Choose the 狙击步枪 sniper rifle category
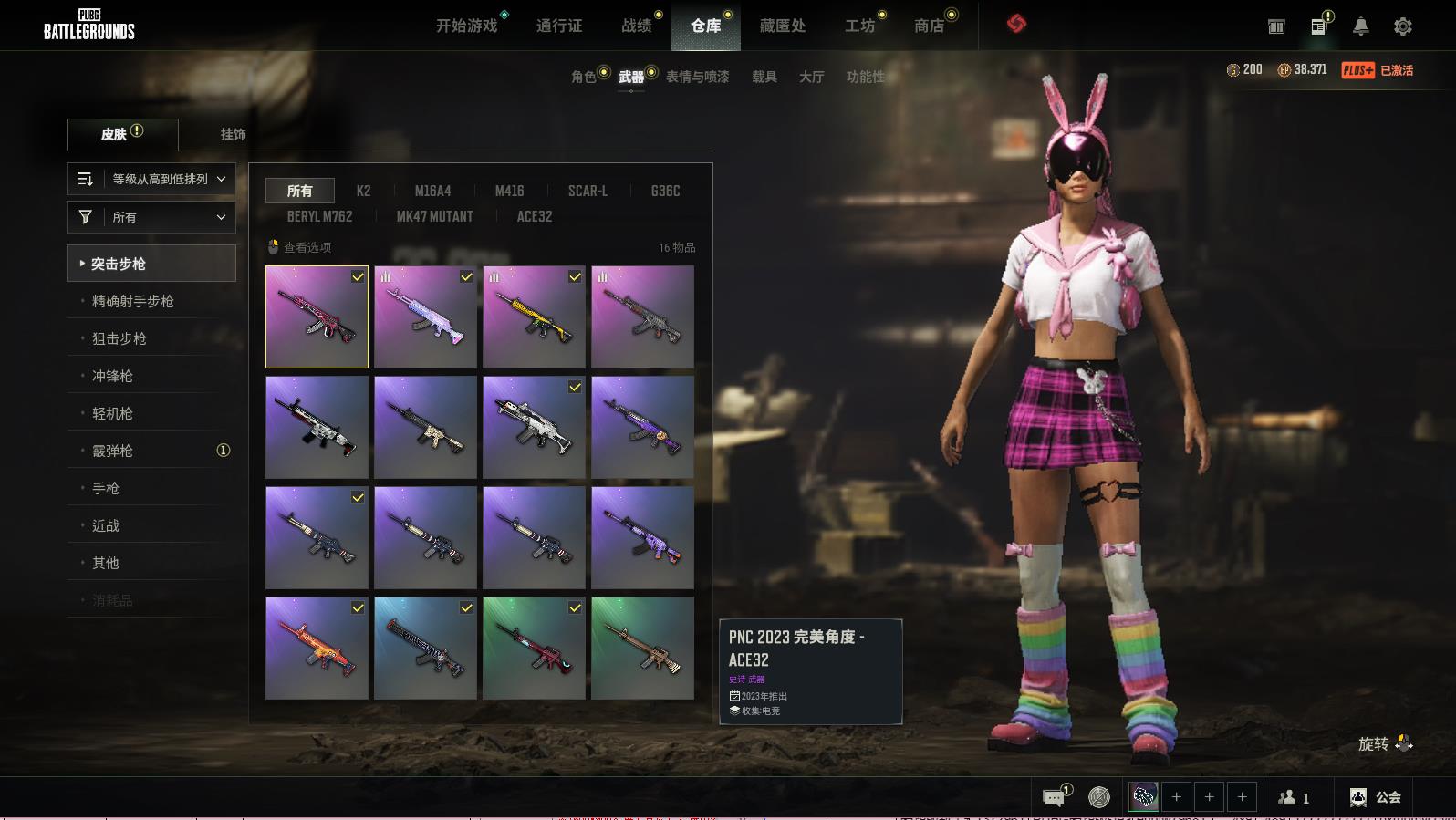1456x820 pixels. click(119, 338)
